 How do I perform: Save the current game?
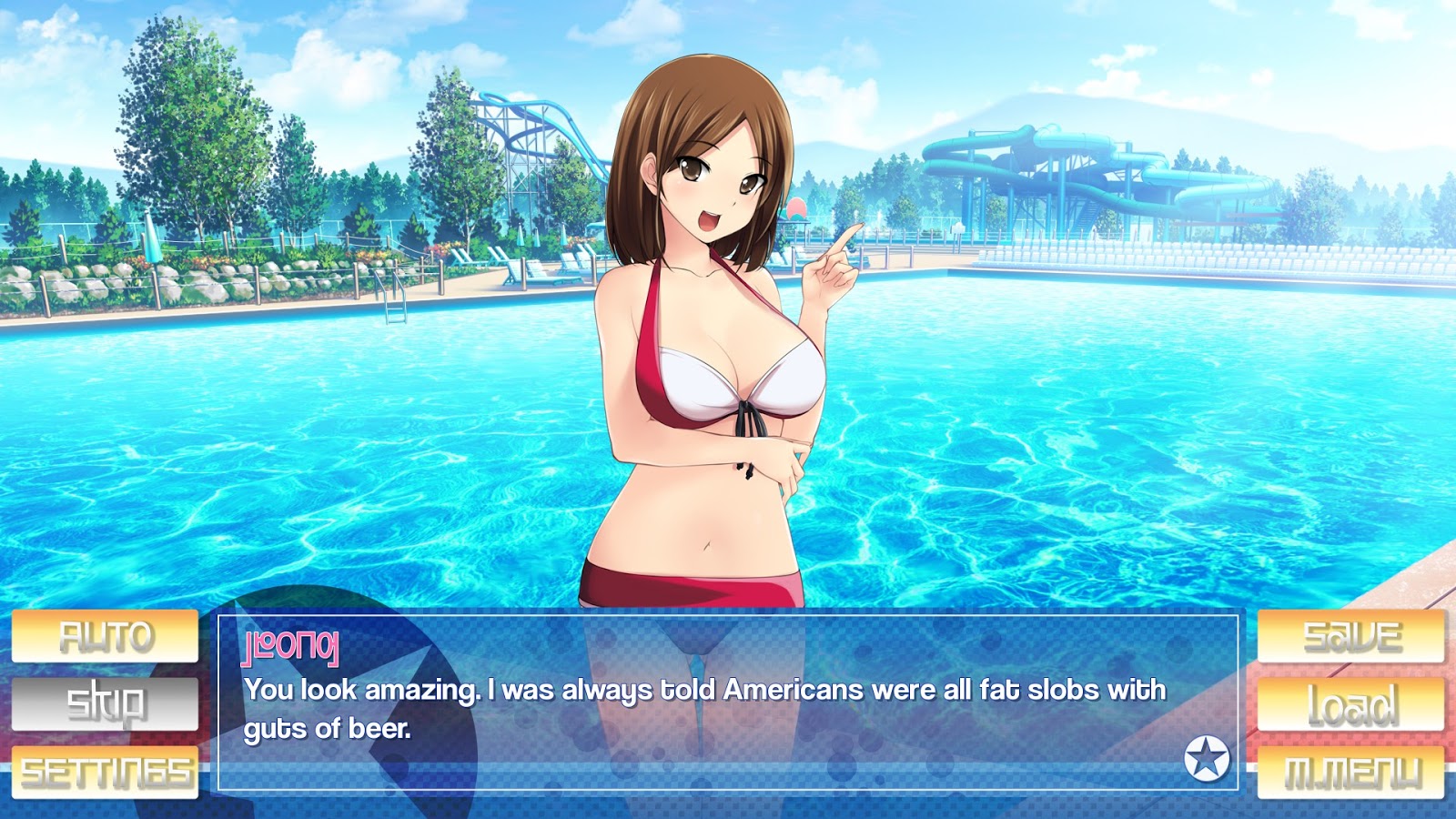tap(1350, 636)
